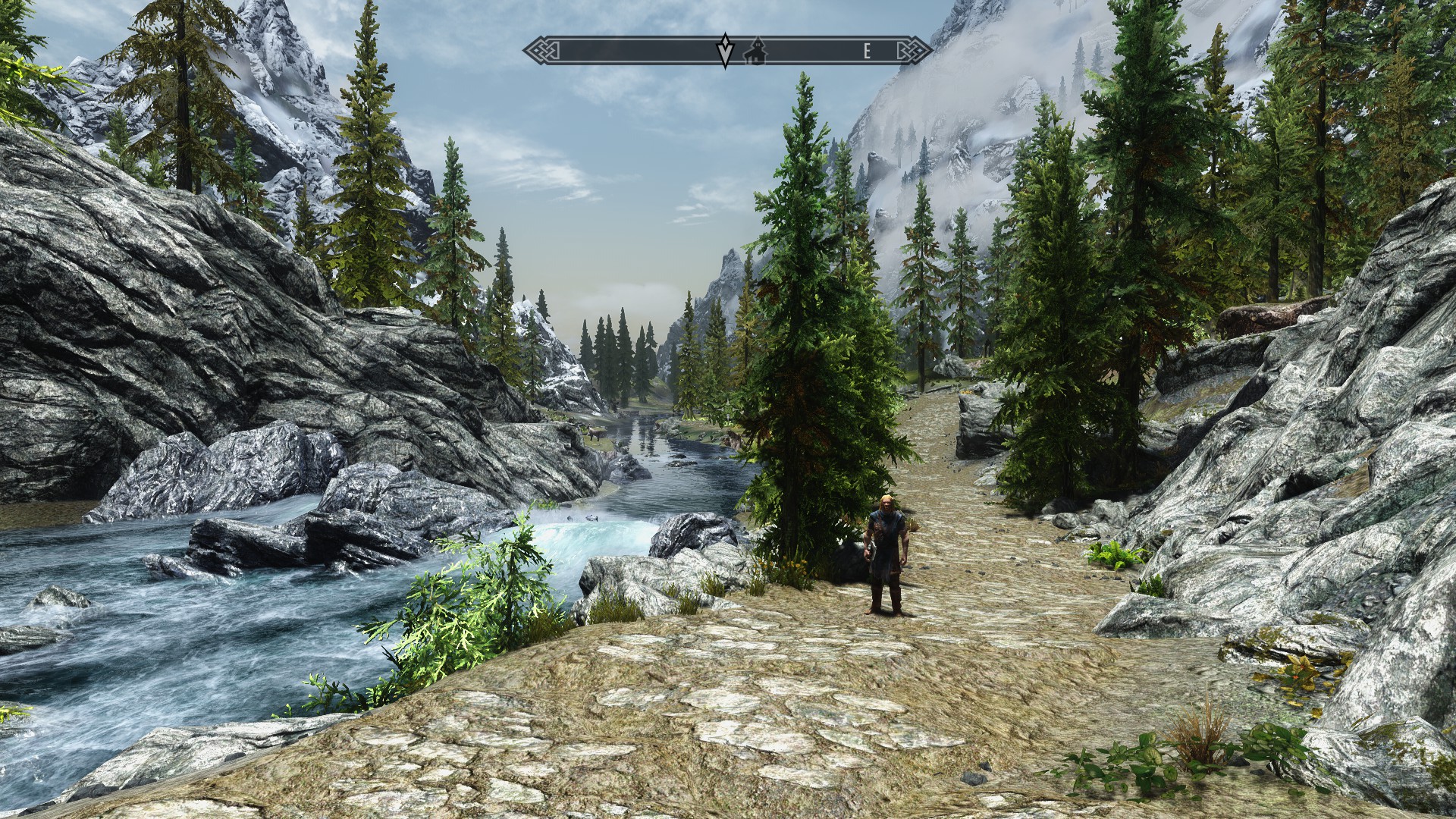Click the quest arrow marker on the compass
This screenshot has width=1456, height=819.
tap(725, 51)
